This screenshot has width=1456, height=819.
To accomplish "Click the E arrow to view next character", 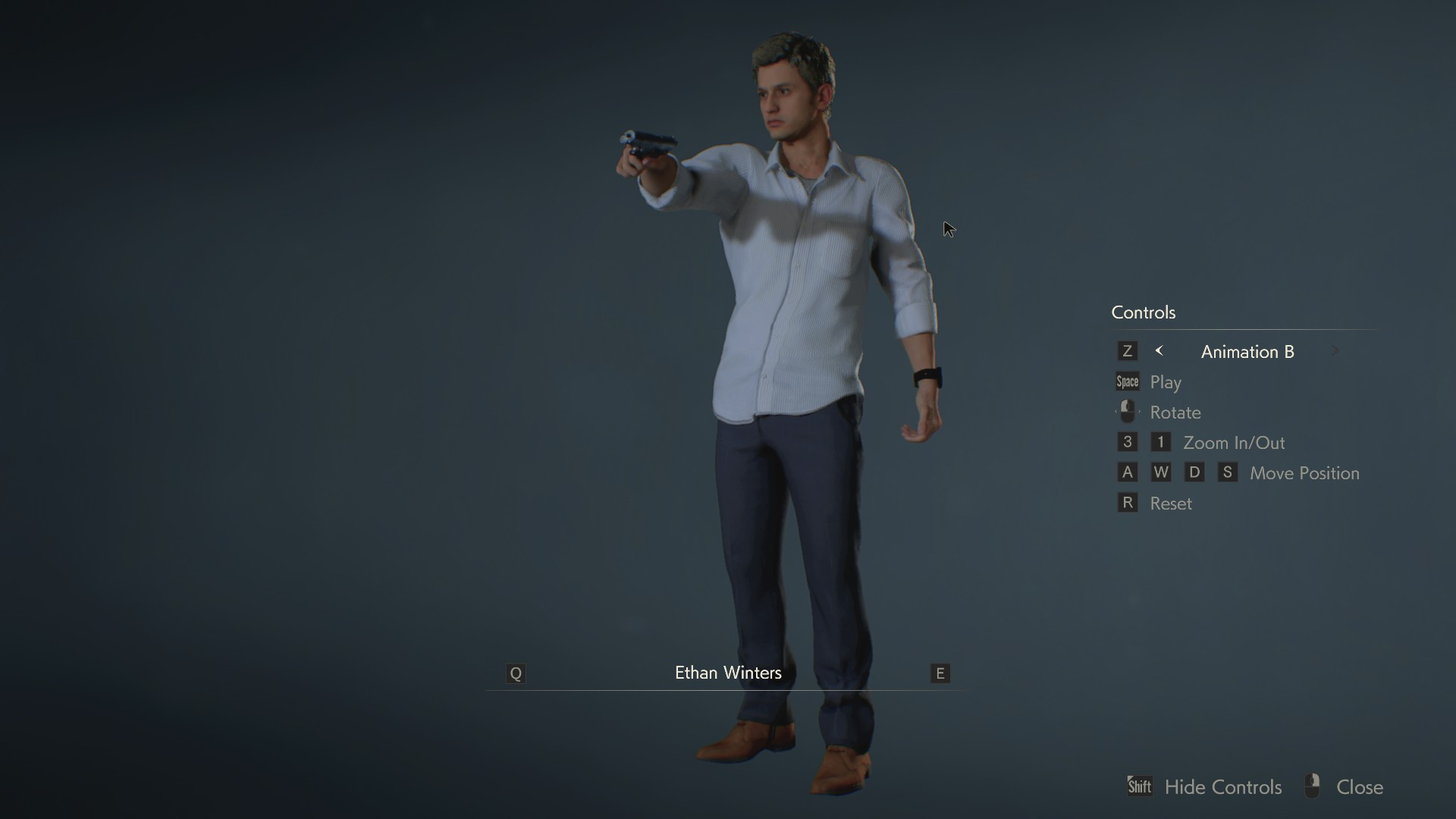I will pyautogui.click(x=940, y=673).
